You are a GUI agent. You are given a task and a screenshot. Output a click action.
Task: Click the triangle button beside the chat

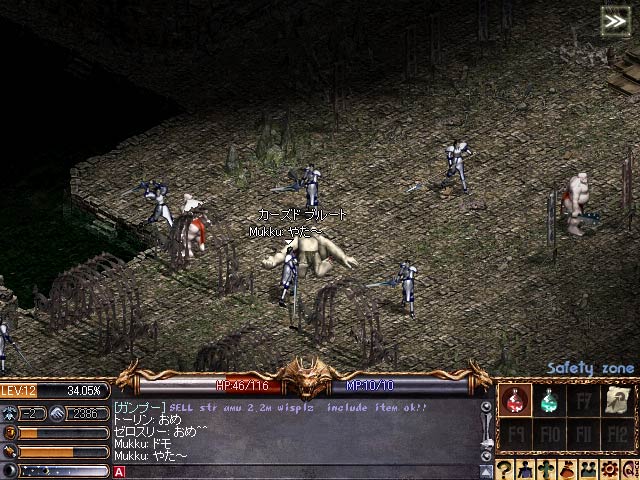point(486,470)
